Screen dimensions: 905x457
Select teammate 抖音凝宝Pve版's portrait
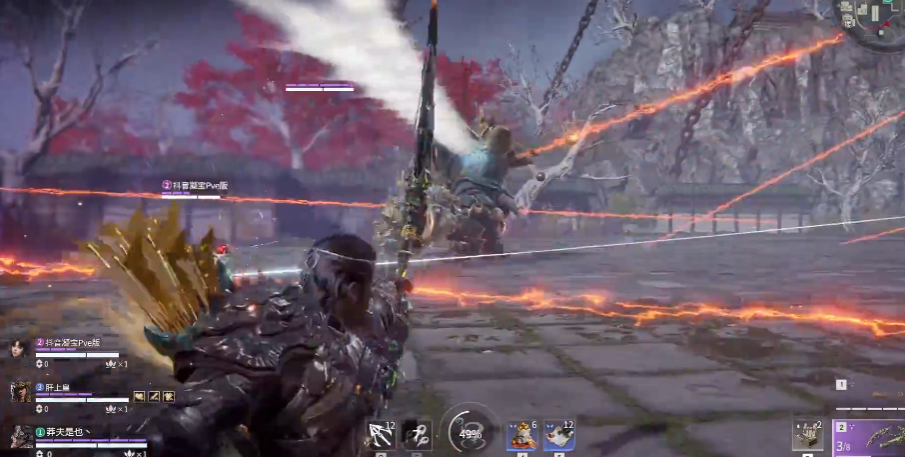[17, 349]
